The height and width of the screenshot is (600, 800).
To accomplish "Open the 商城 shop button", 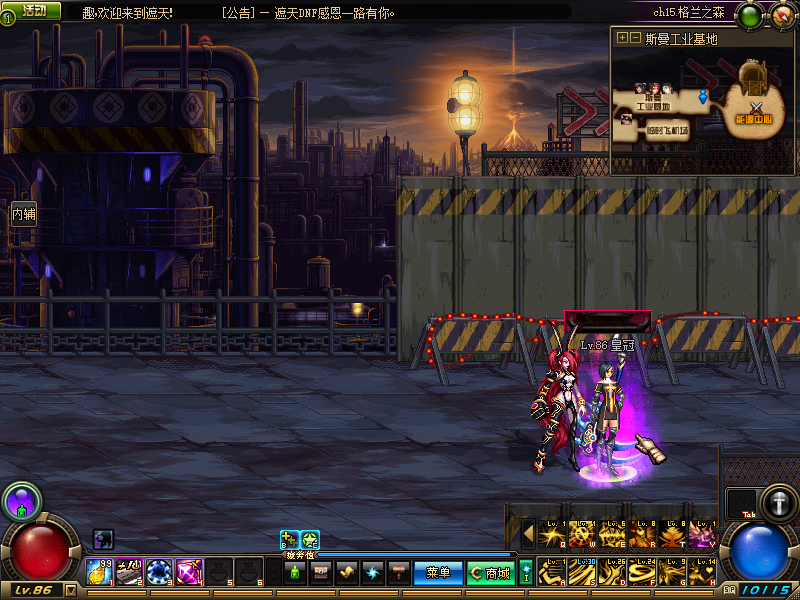I will (490, 573).
